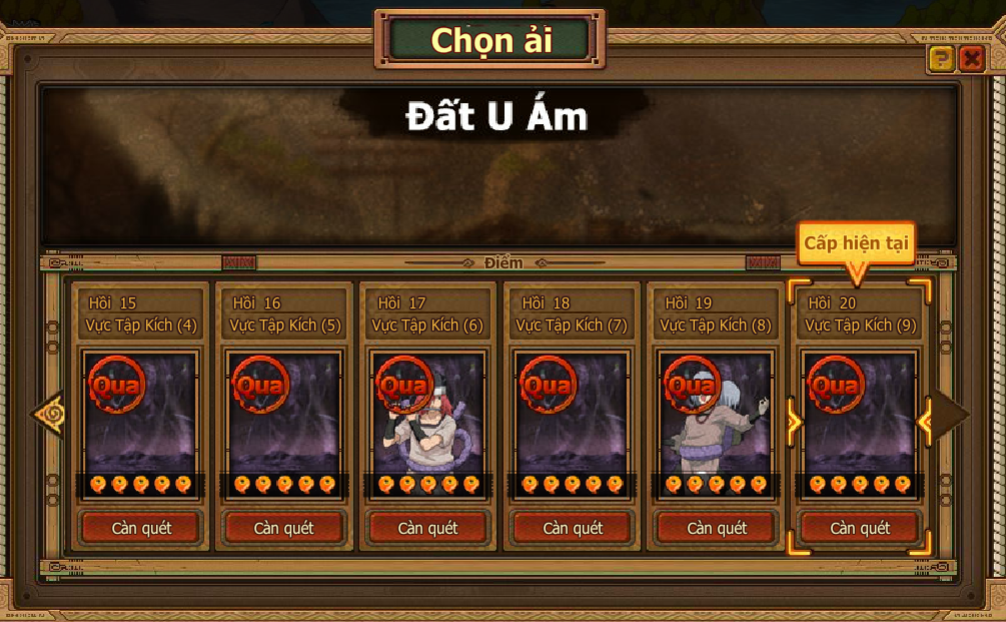Hit Càn quét below Hồi 19
Screen dimensions: 1006x622
click(x=717, y=528)
